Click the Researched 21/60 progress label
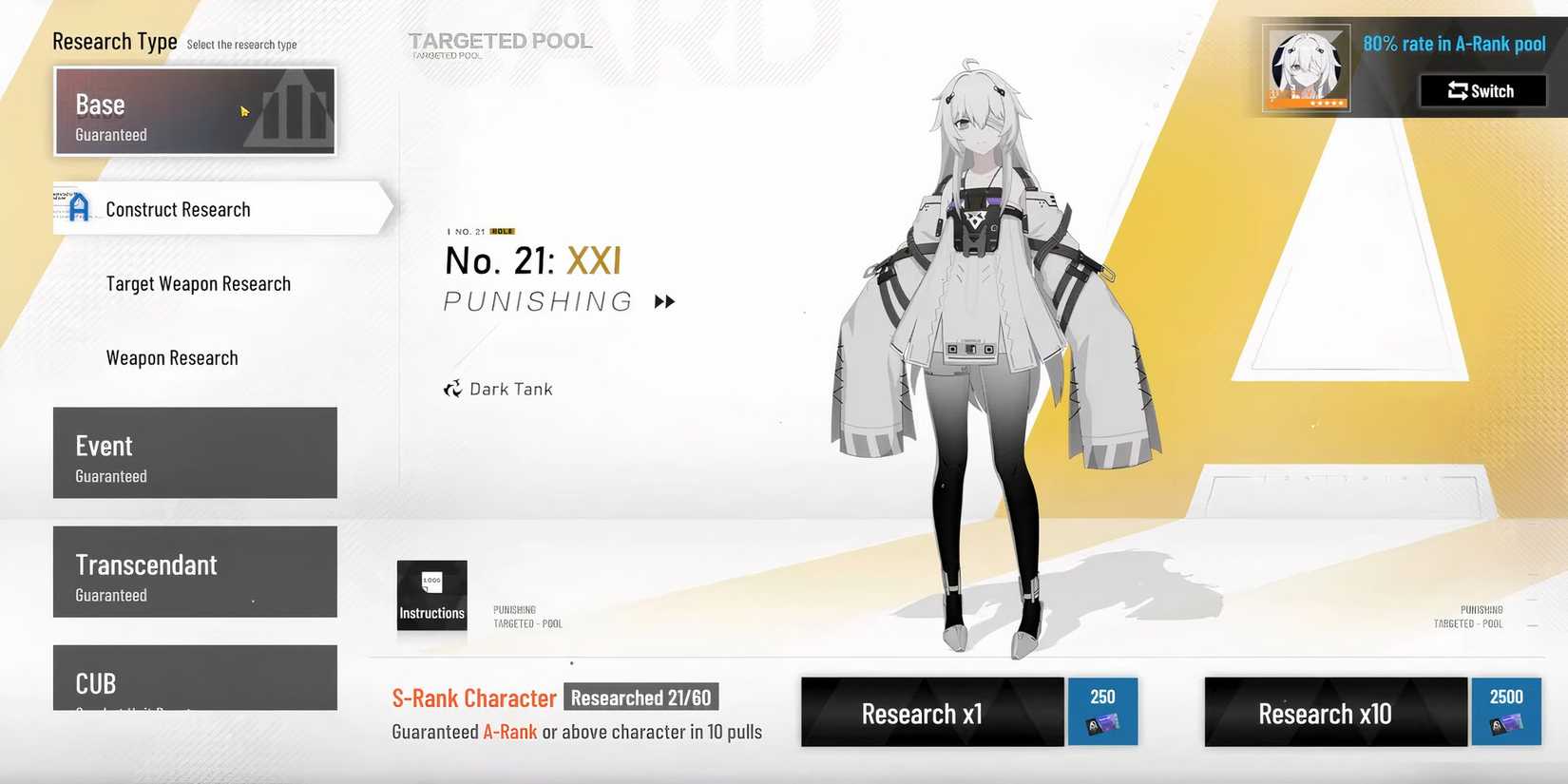Viewport: 1568px width, 784px height. tap(641, 697)
